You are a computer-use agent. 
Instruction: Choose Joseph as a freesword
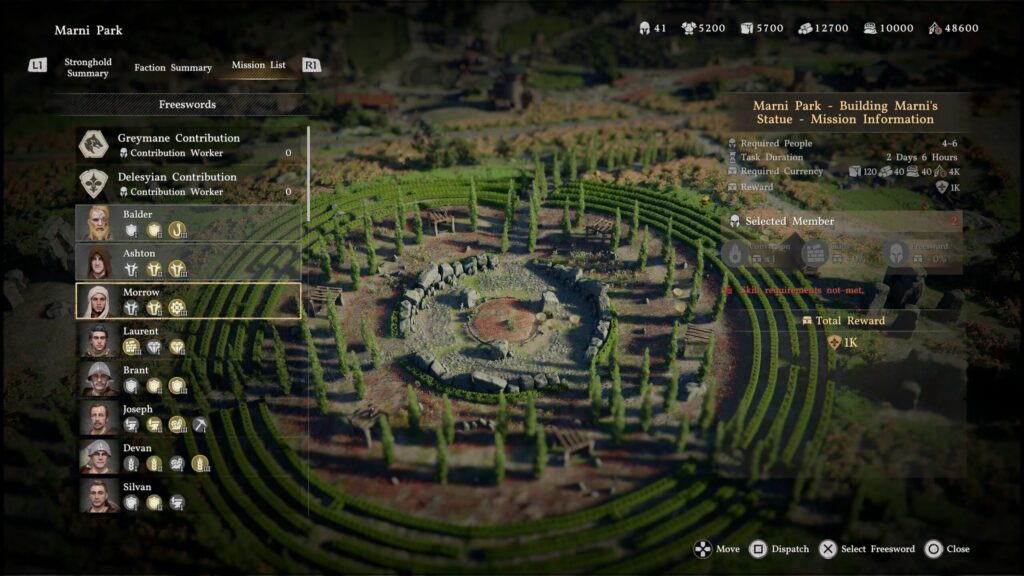click(x=187, y=417)
